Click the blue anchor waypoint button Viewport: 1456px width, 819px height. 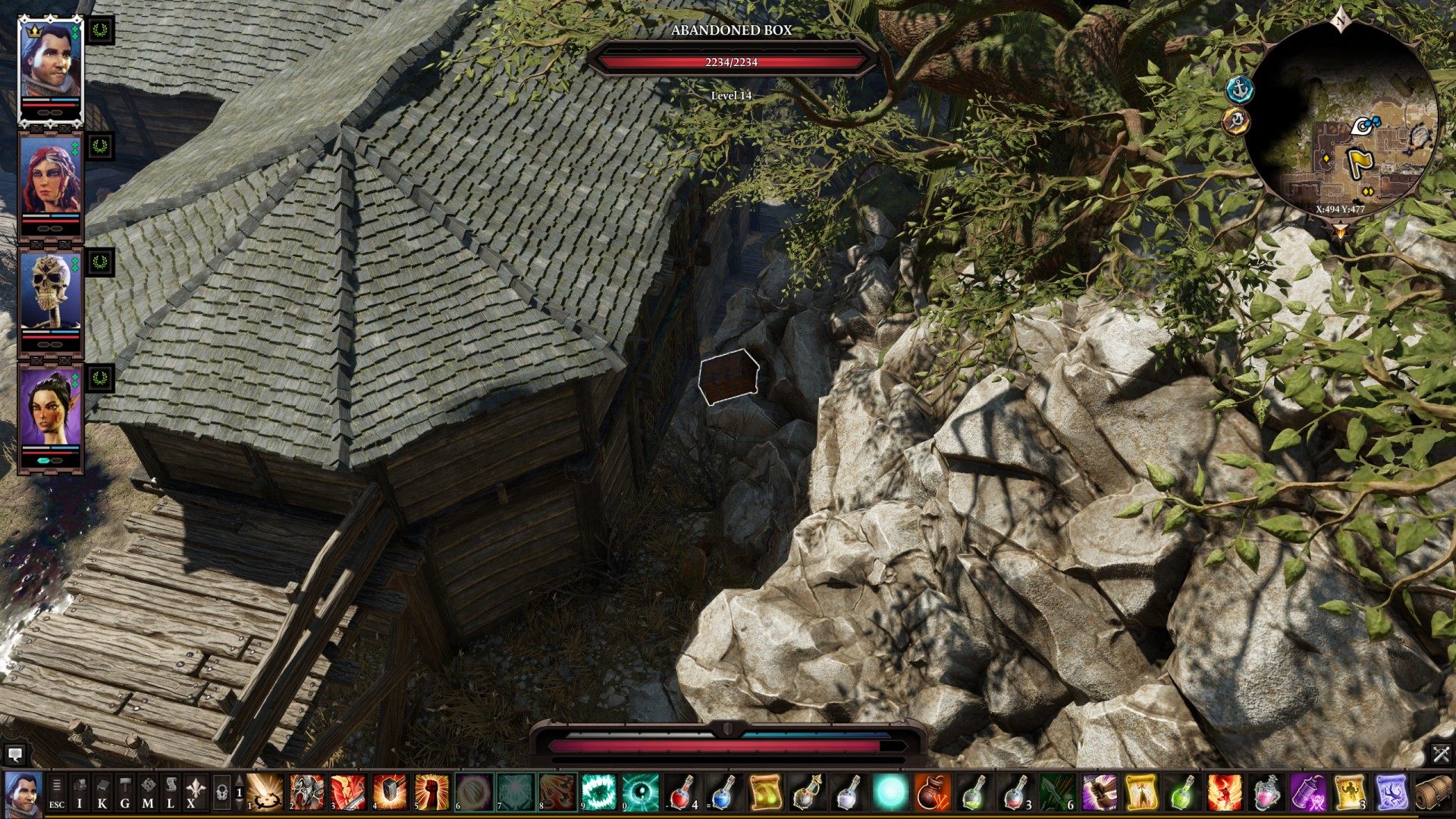(1240, 89)
